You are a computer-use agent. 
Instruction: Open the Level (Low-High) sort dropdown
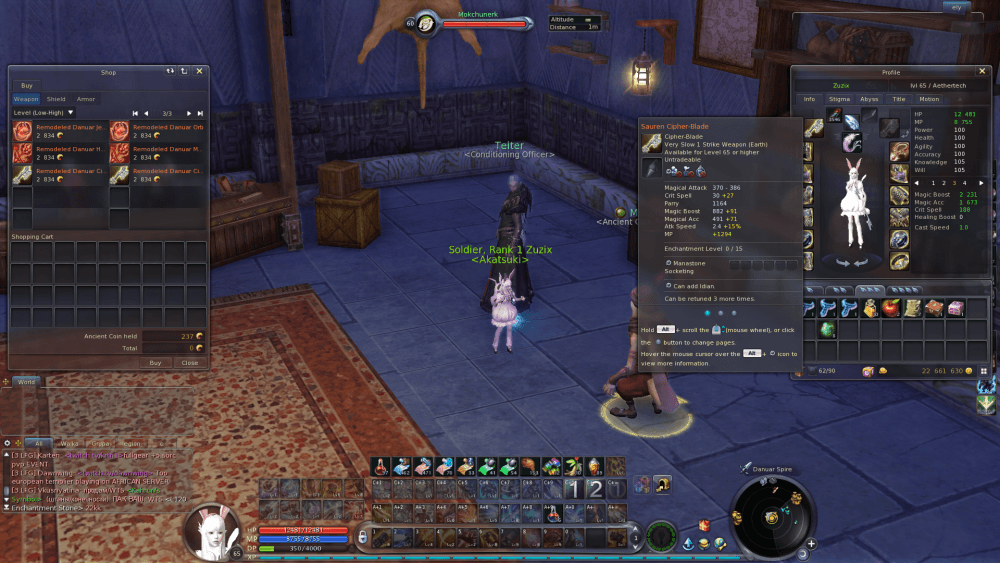(44, 113)
